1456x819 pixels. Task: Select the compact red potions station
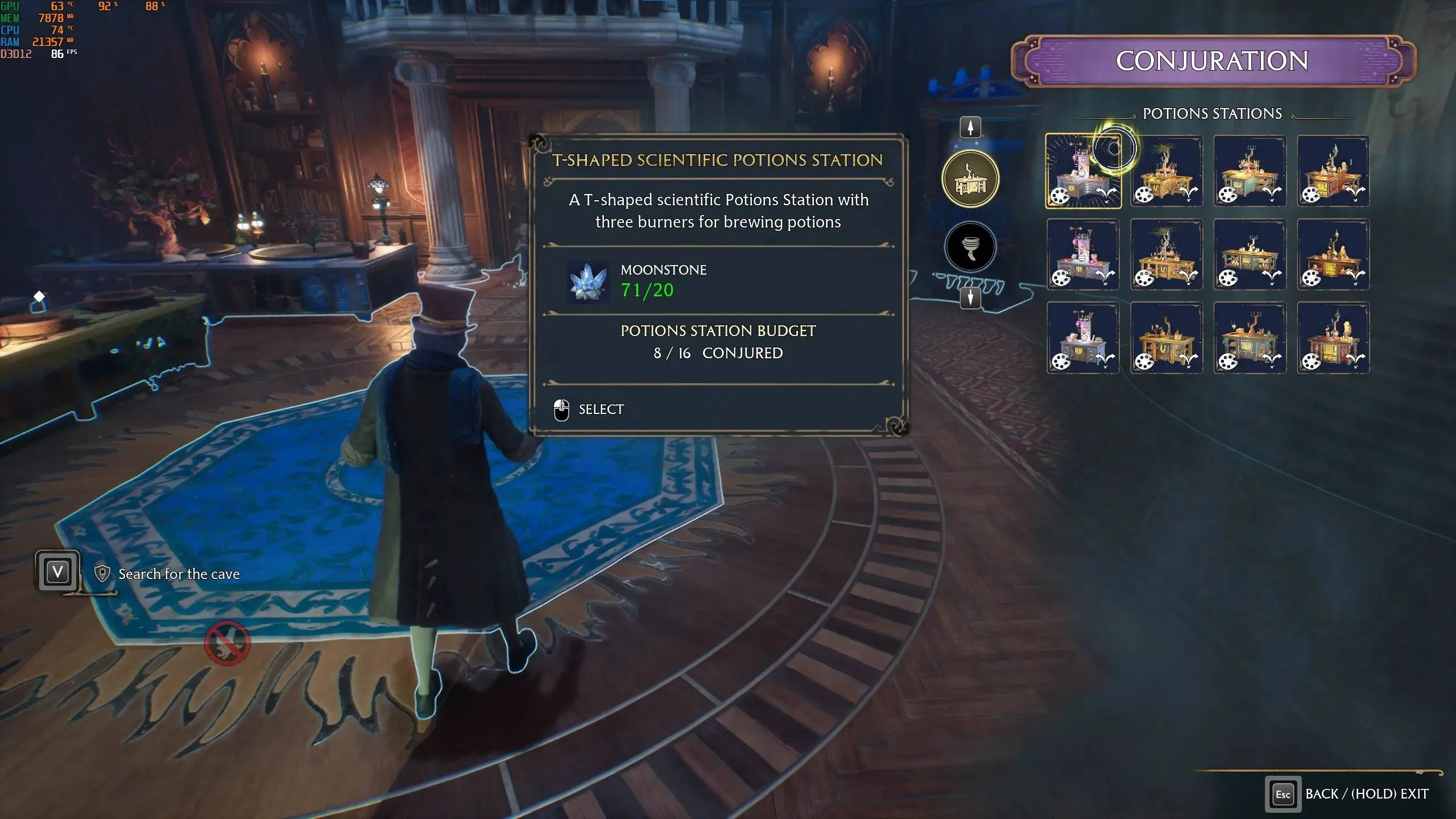(1333, 338)
